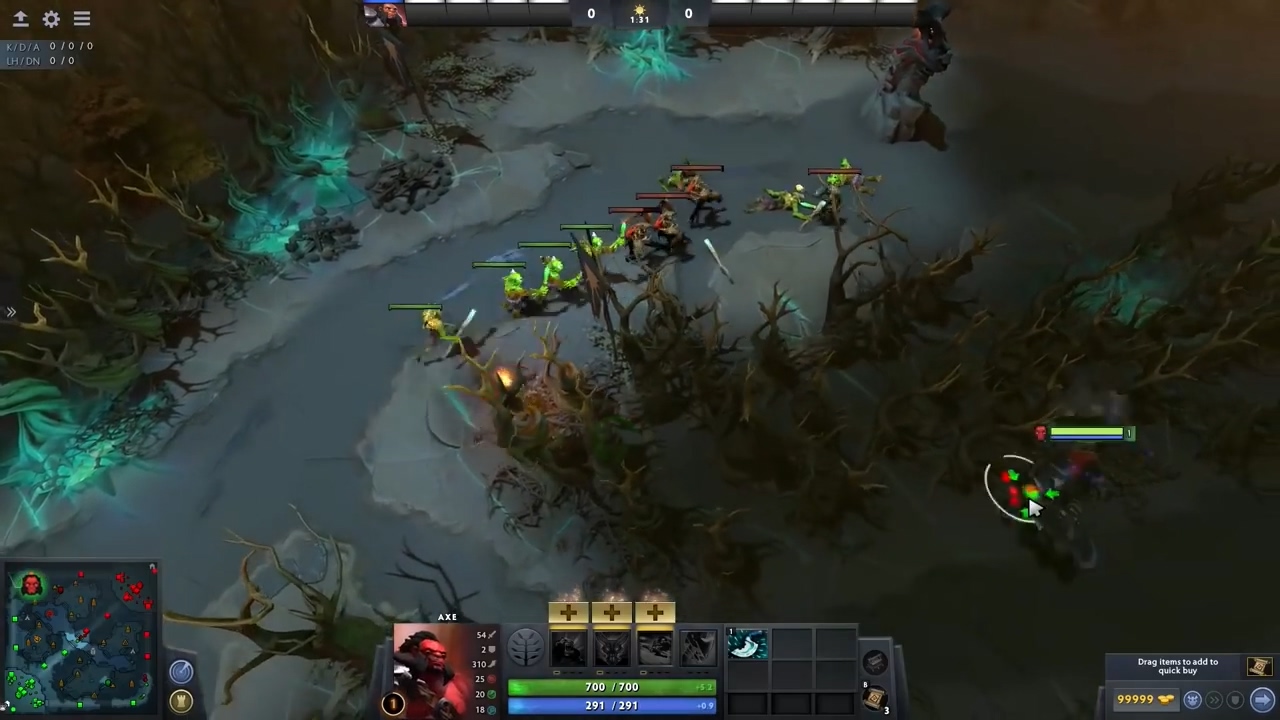1280x720 pixels.
Task: Click the scan button beside the minimap
Action: point(181,671)
